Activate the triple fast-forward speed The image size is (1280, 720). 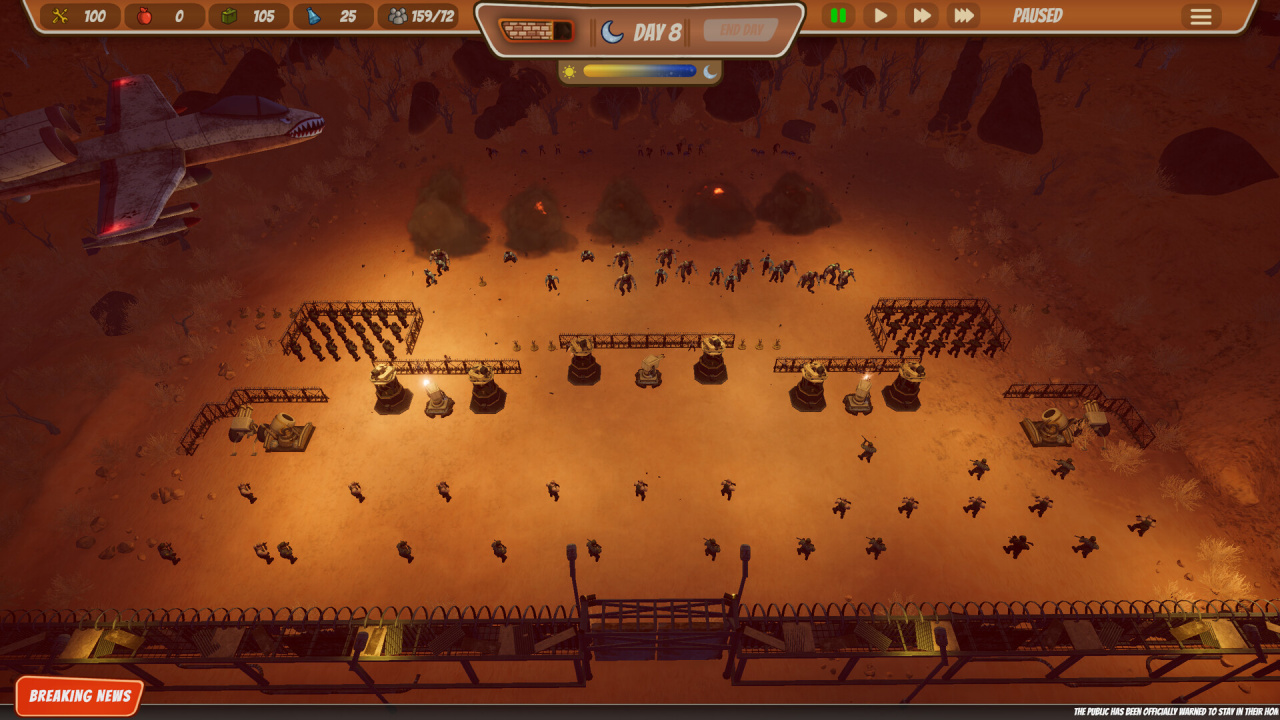[x=964, y=16]
